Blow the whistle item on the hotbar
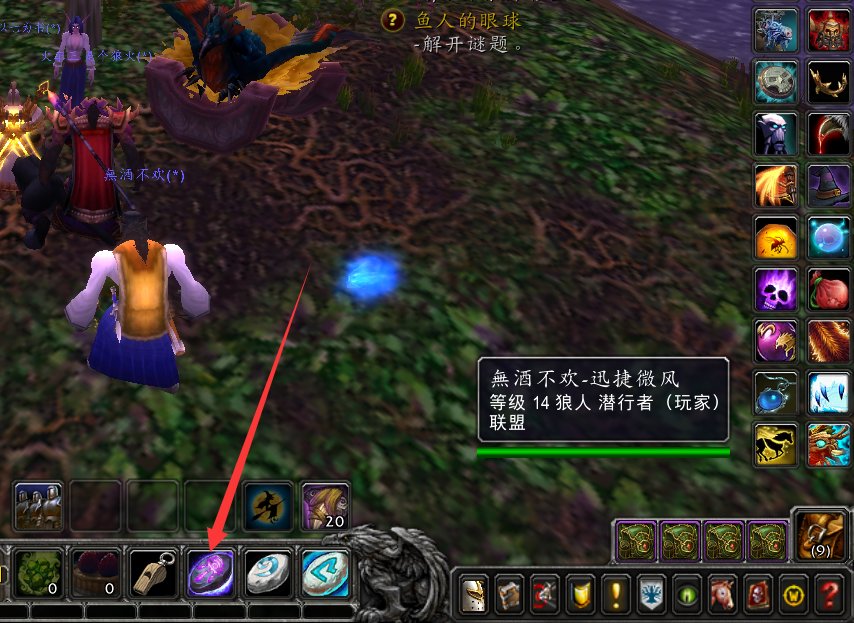This screenshot has height=623, width=854. [155, 574]
